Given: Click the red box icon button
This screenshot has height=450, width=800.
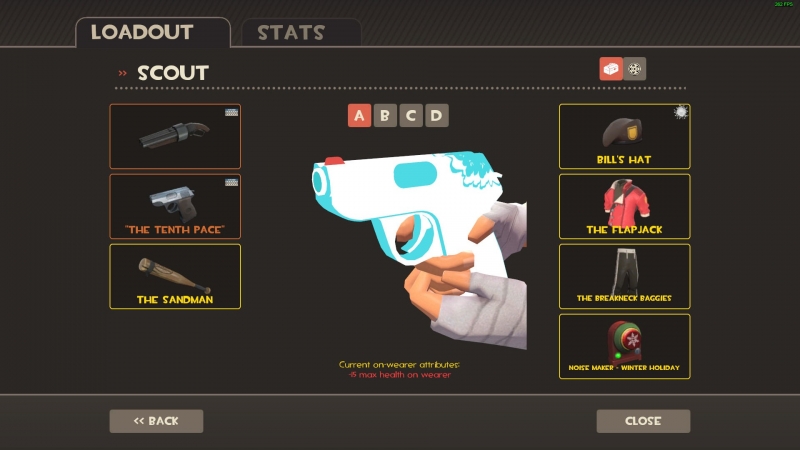Looking at the screenshot, I should coord(610,69).
